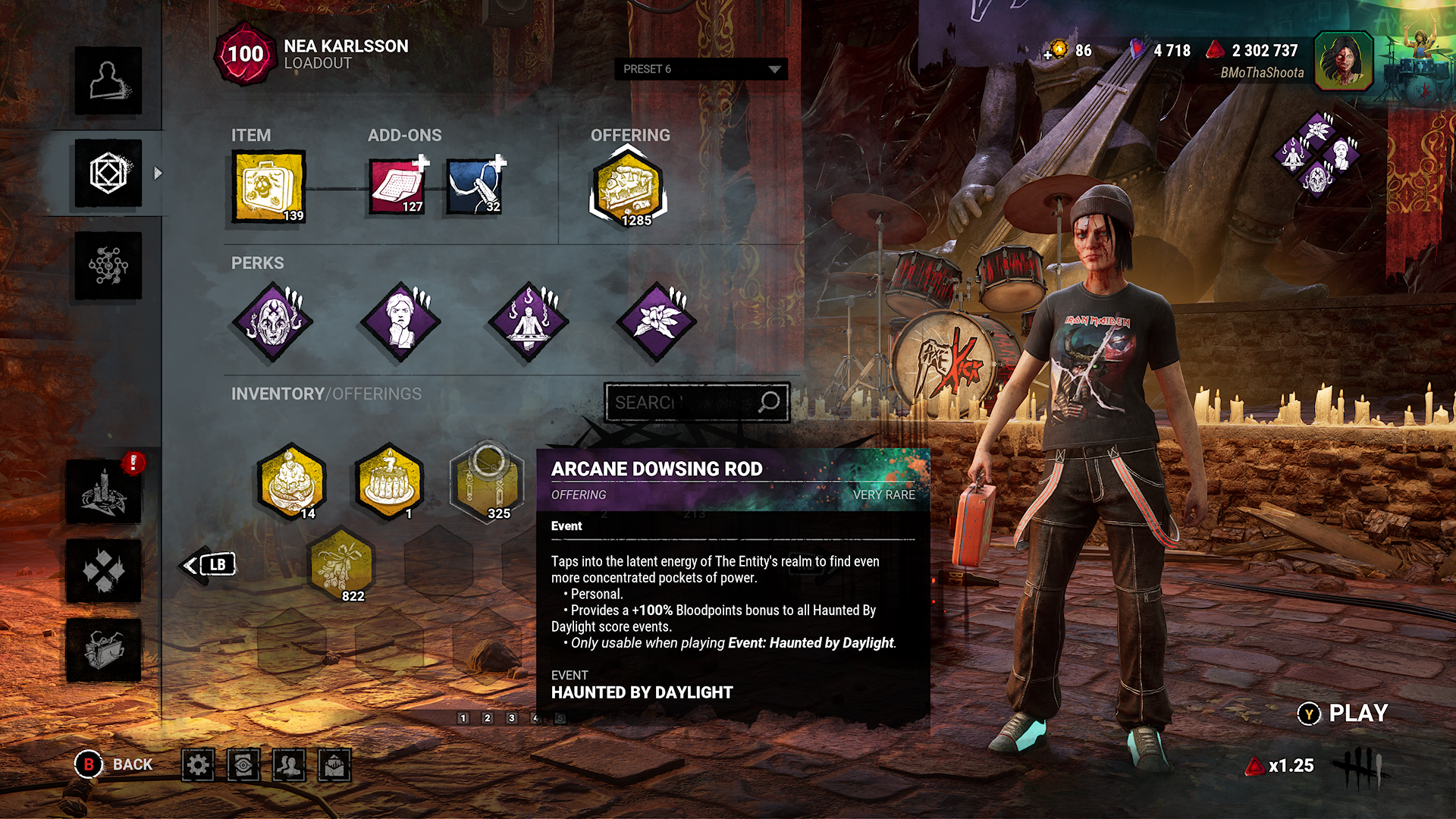Screen dimensions: 1456x819
Task: Switch to the Bloodweb sidebar tab
Action: (108, 265)
